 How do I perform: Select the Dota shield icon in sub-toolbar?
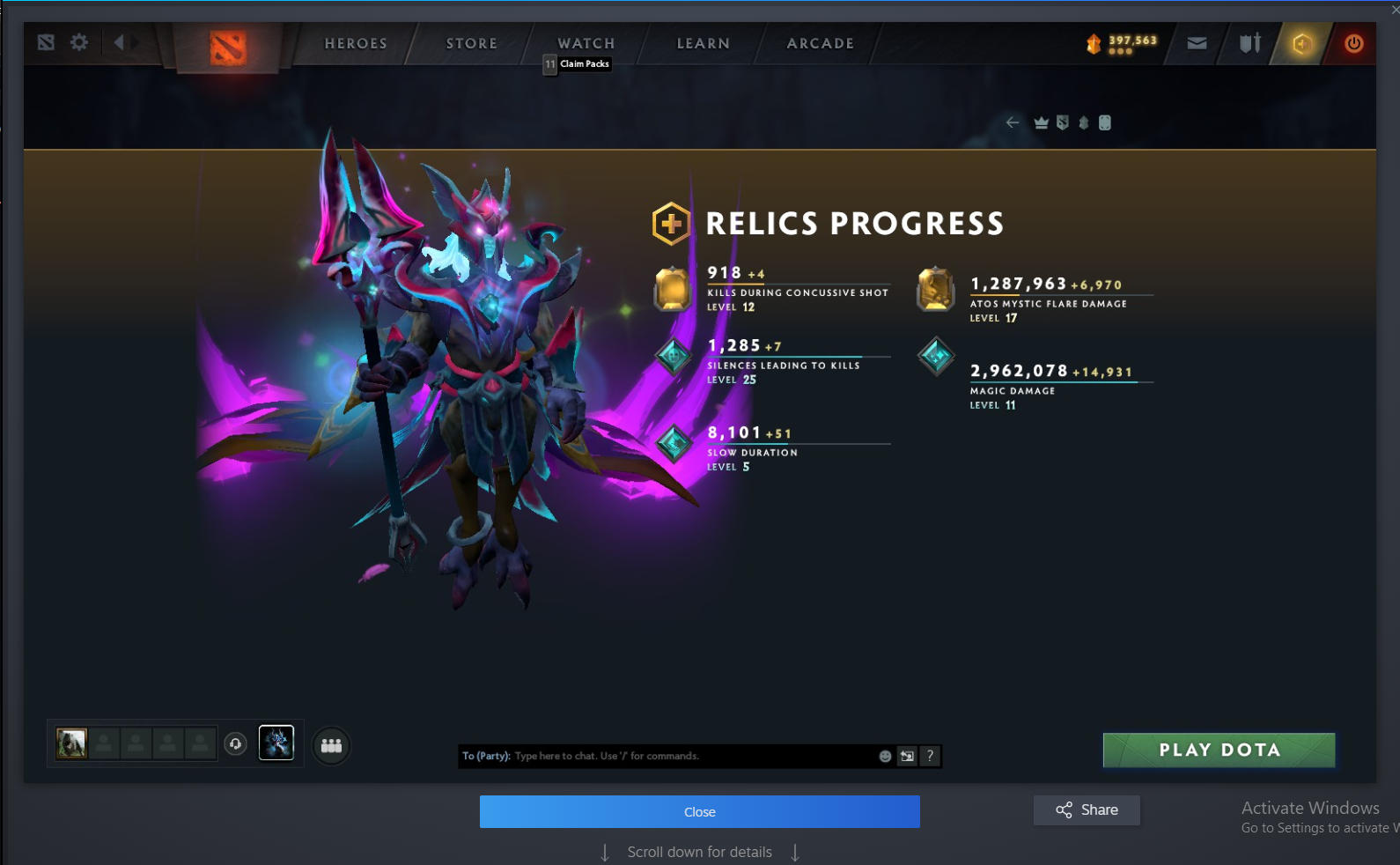click(1063, 122)
